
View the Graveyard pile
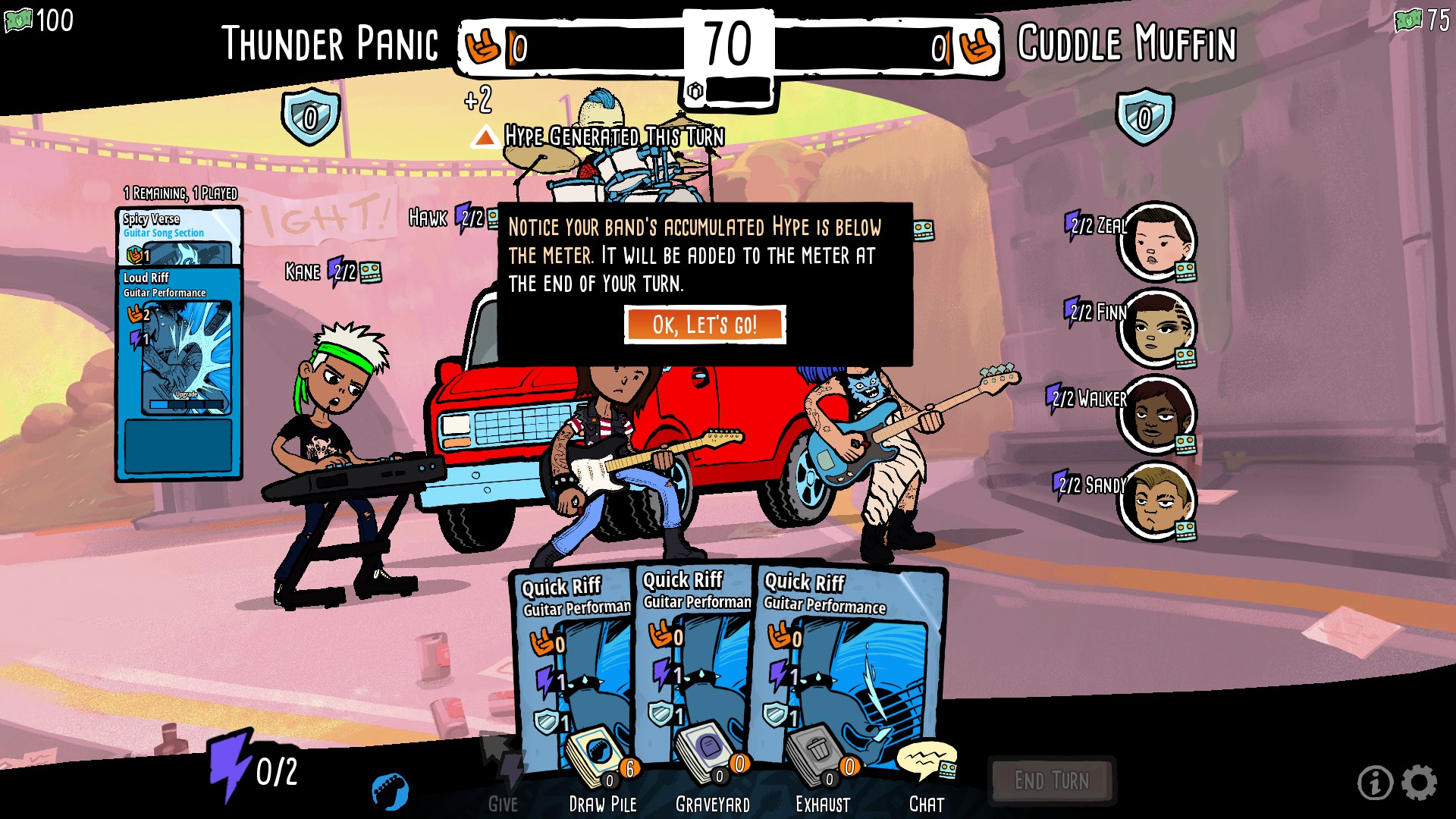(712, 767)
